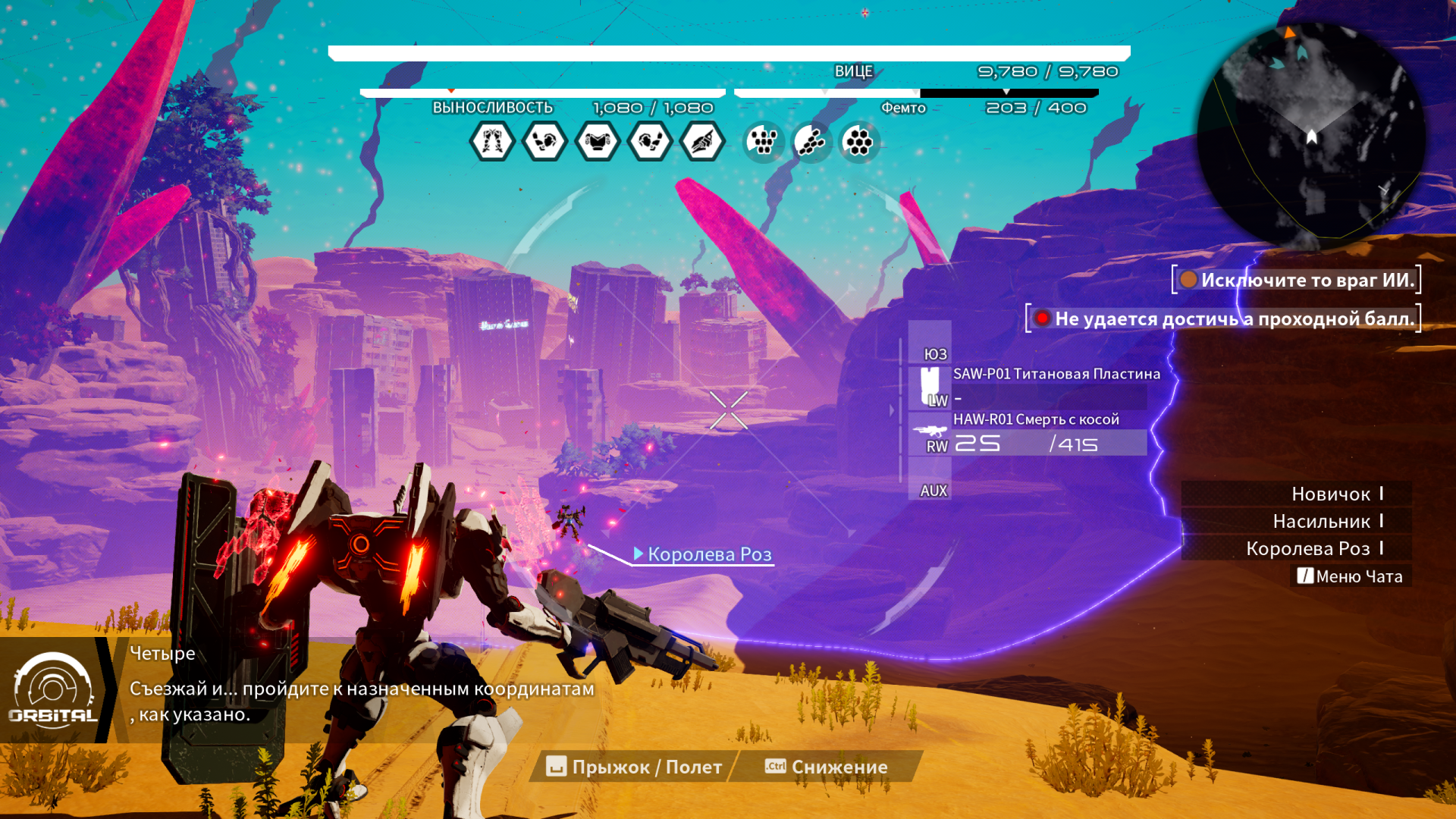Select player Насильник in the squad list
1456x819 pixels.
click(x=1321, y=522)
